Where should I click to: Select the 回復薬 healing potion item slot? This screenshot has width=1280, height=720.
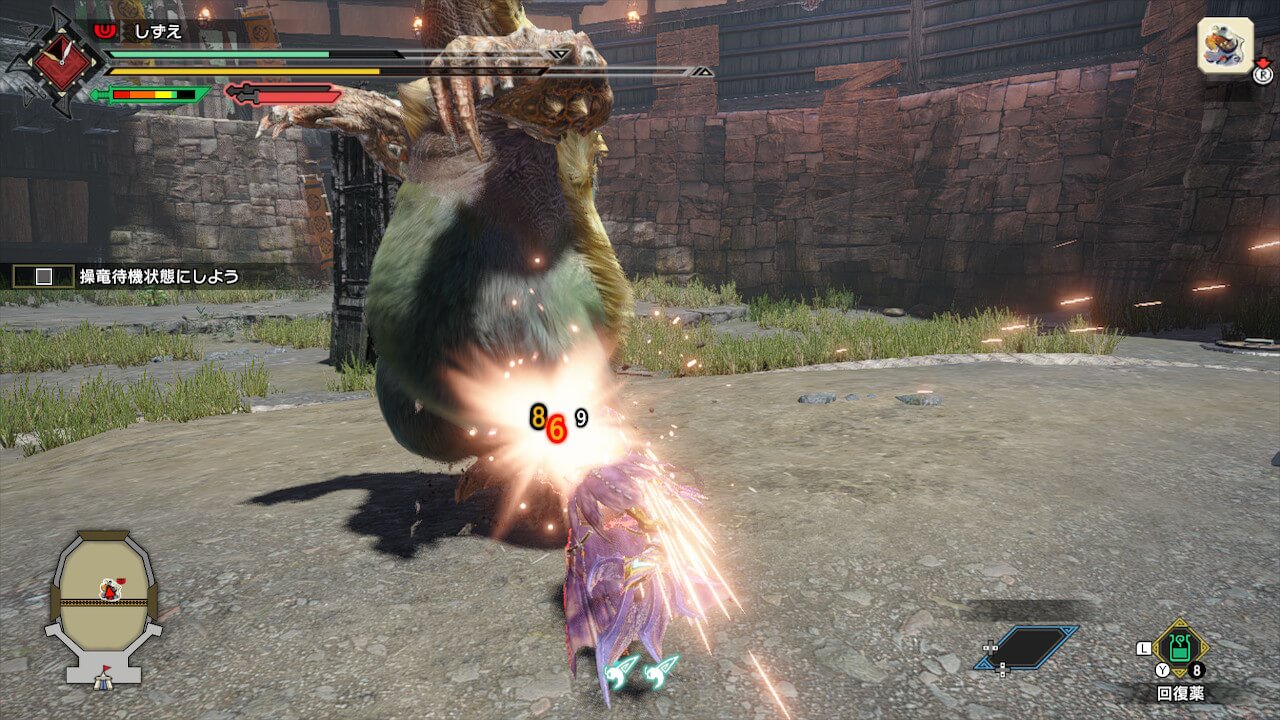point(1181,650)
